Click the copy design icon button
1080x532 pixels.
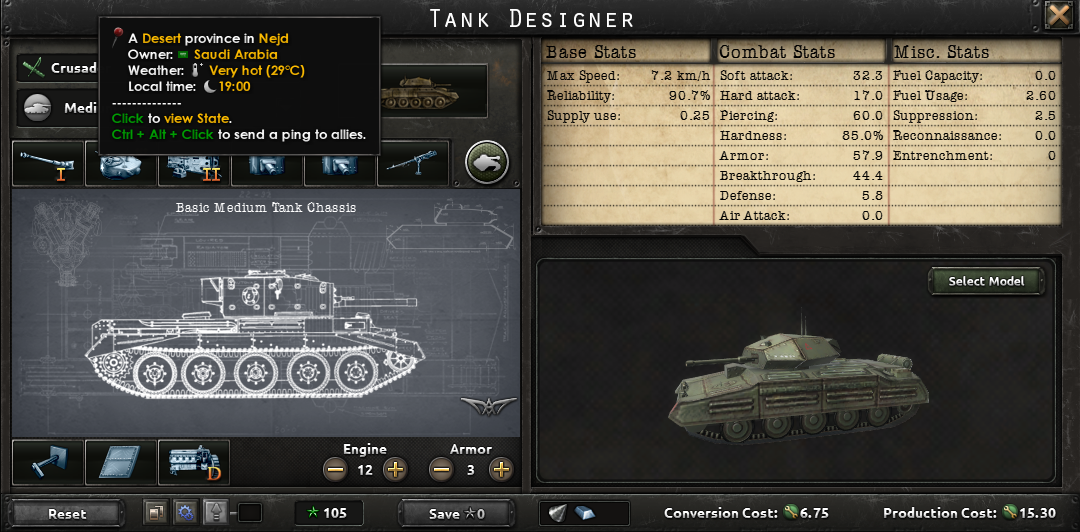tap(154, 513)
